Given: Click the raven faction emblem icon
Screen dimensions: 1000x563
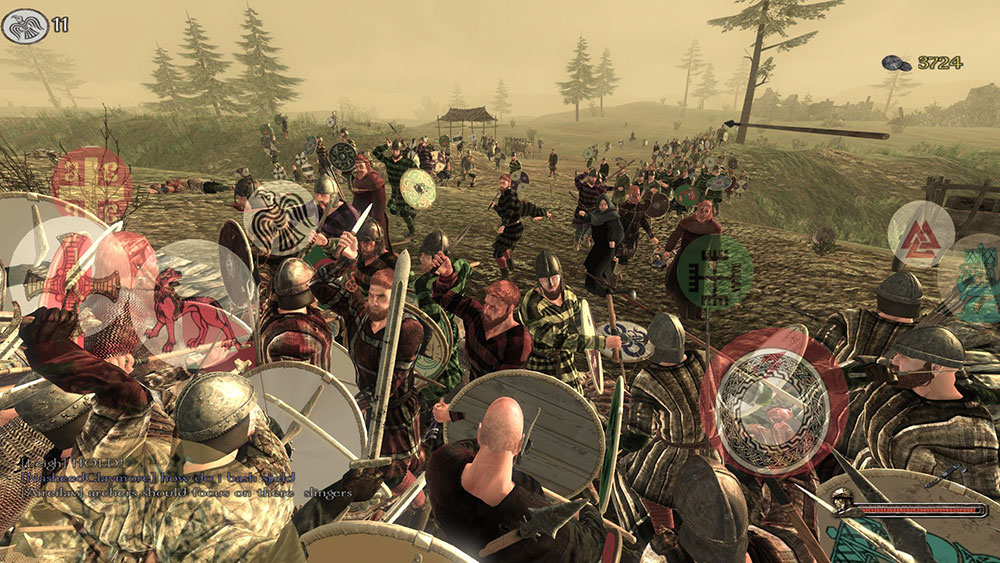Looking at the screenshot, I should click(x=25, y=25).
